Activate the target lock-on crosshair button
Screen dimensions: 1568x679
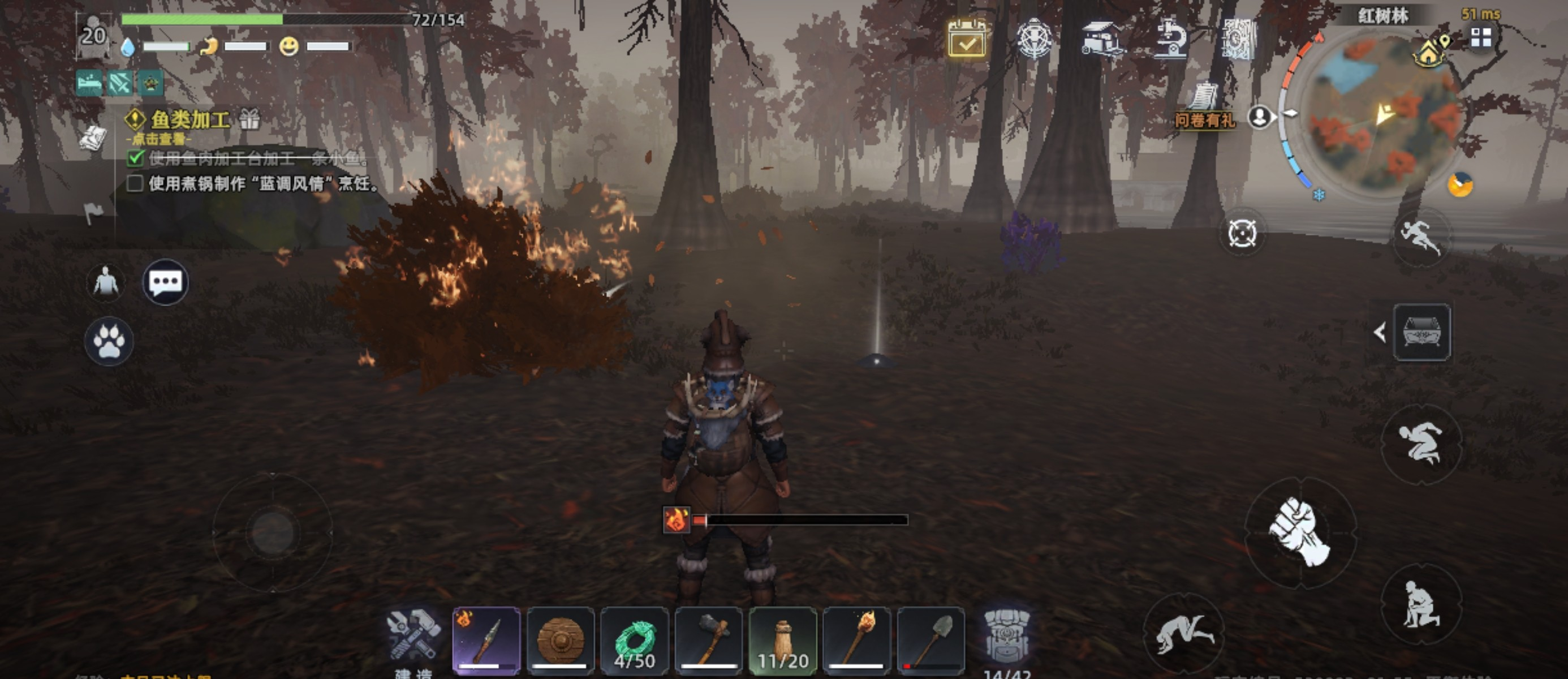click(1242, 233)
